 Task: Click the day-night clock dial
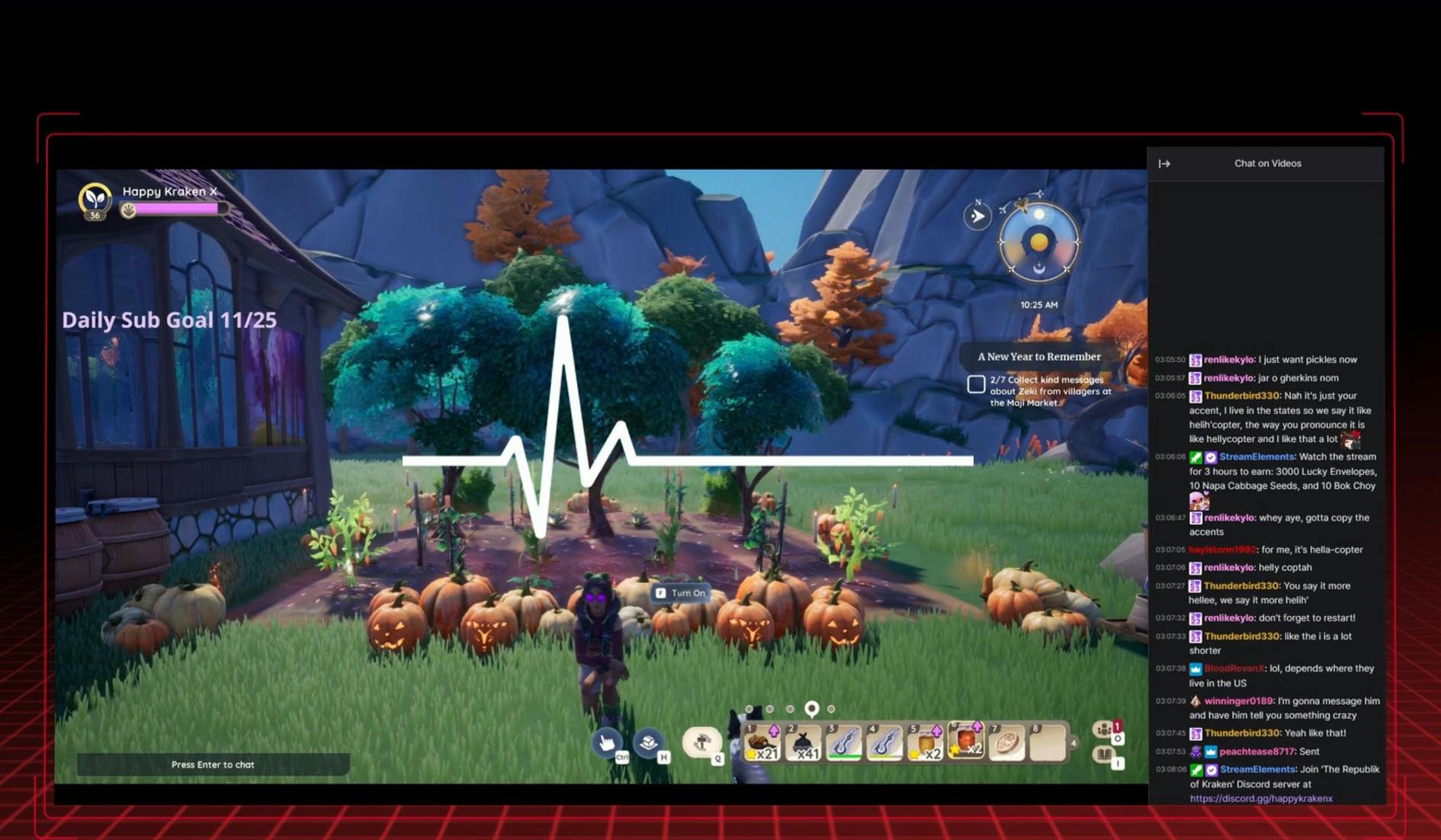click(x=1038, y=242)
